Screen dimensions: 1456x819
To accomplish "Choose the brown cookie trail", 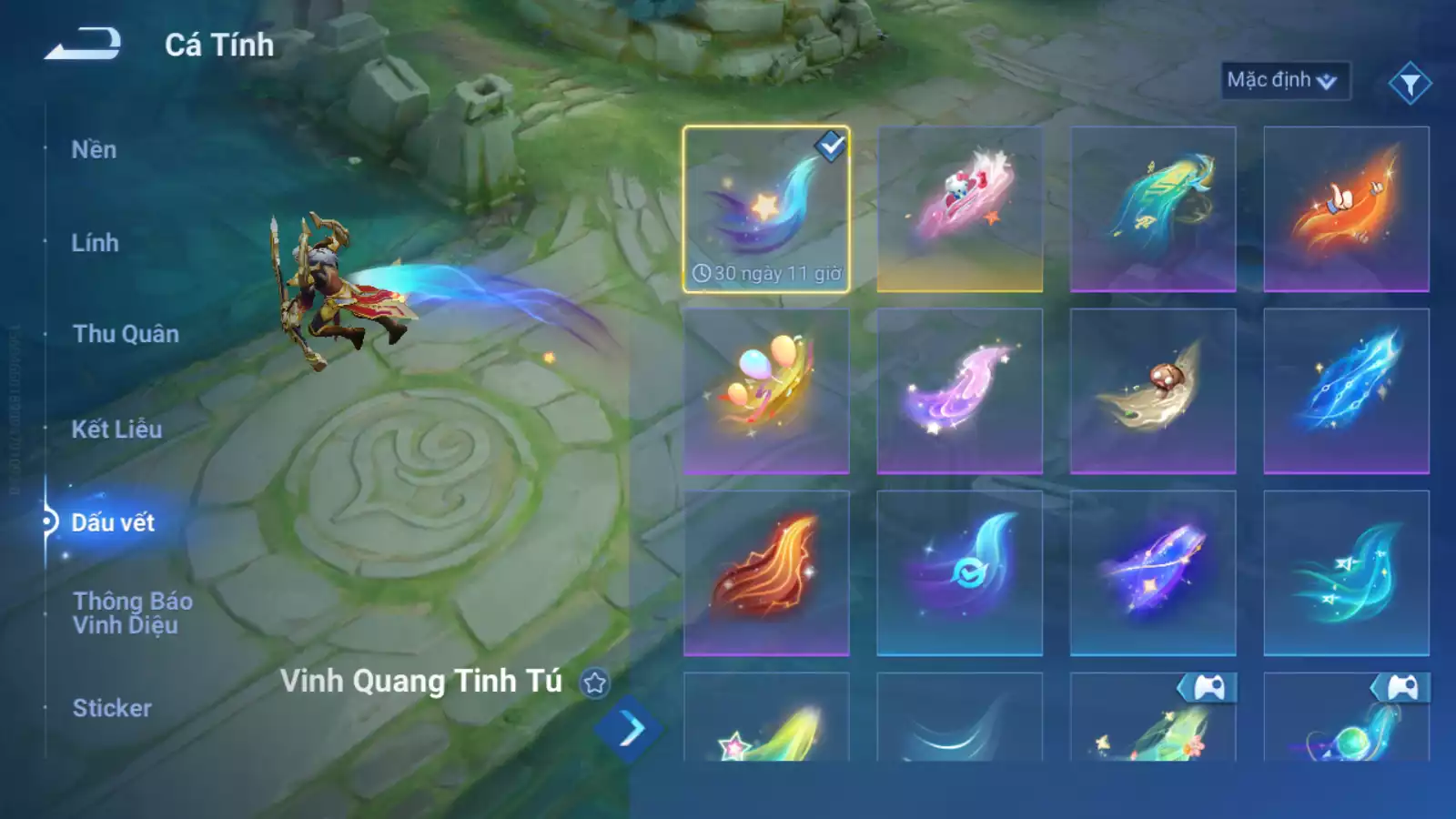I will (x=1152, y=391).
